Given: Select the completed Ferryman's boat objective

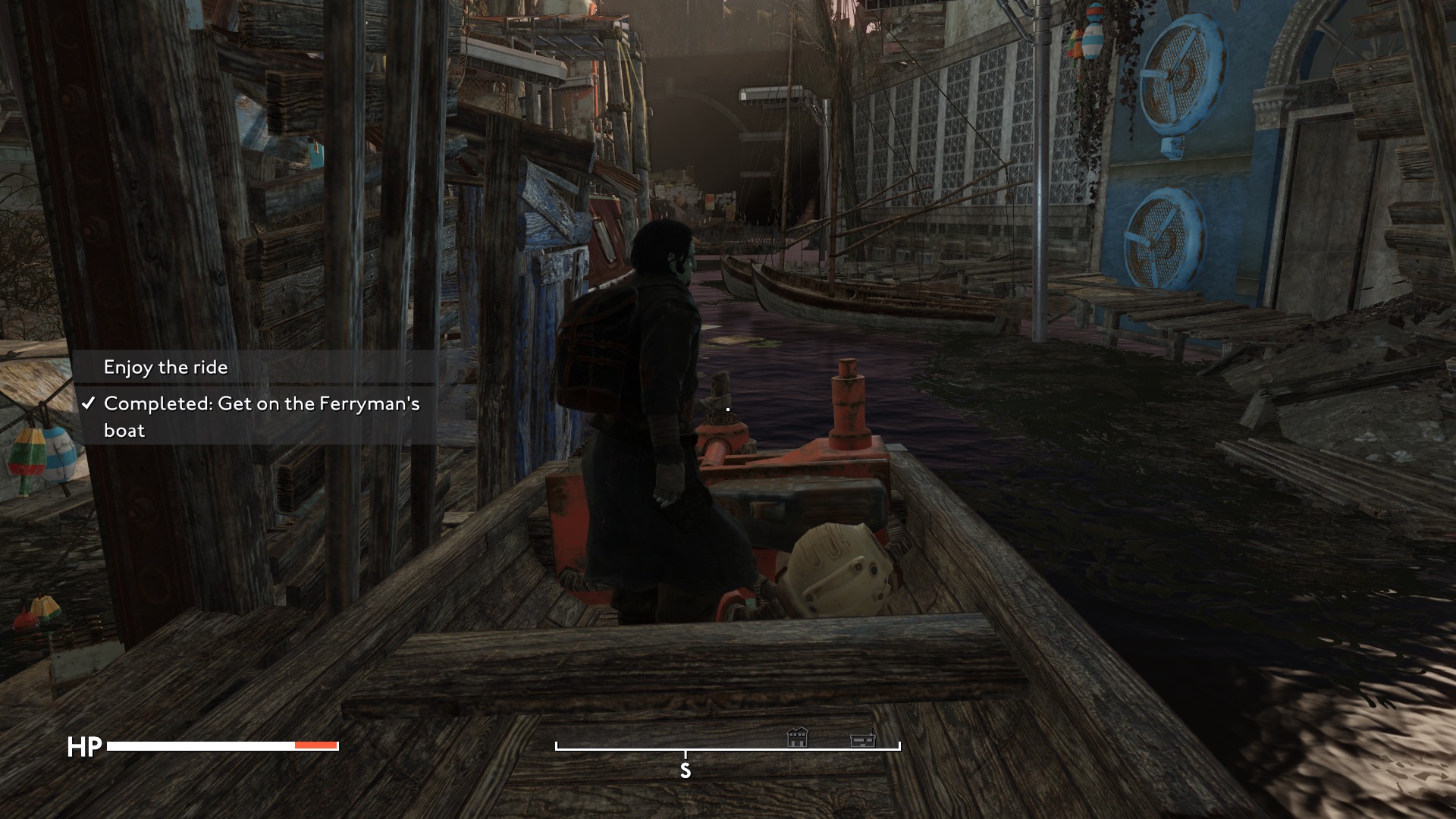Looking at the screenshot, I should [261, 416].
